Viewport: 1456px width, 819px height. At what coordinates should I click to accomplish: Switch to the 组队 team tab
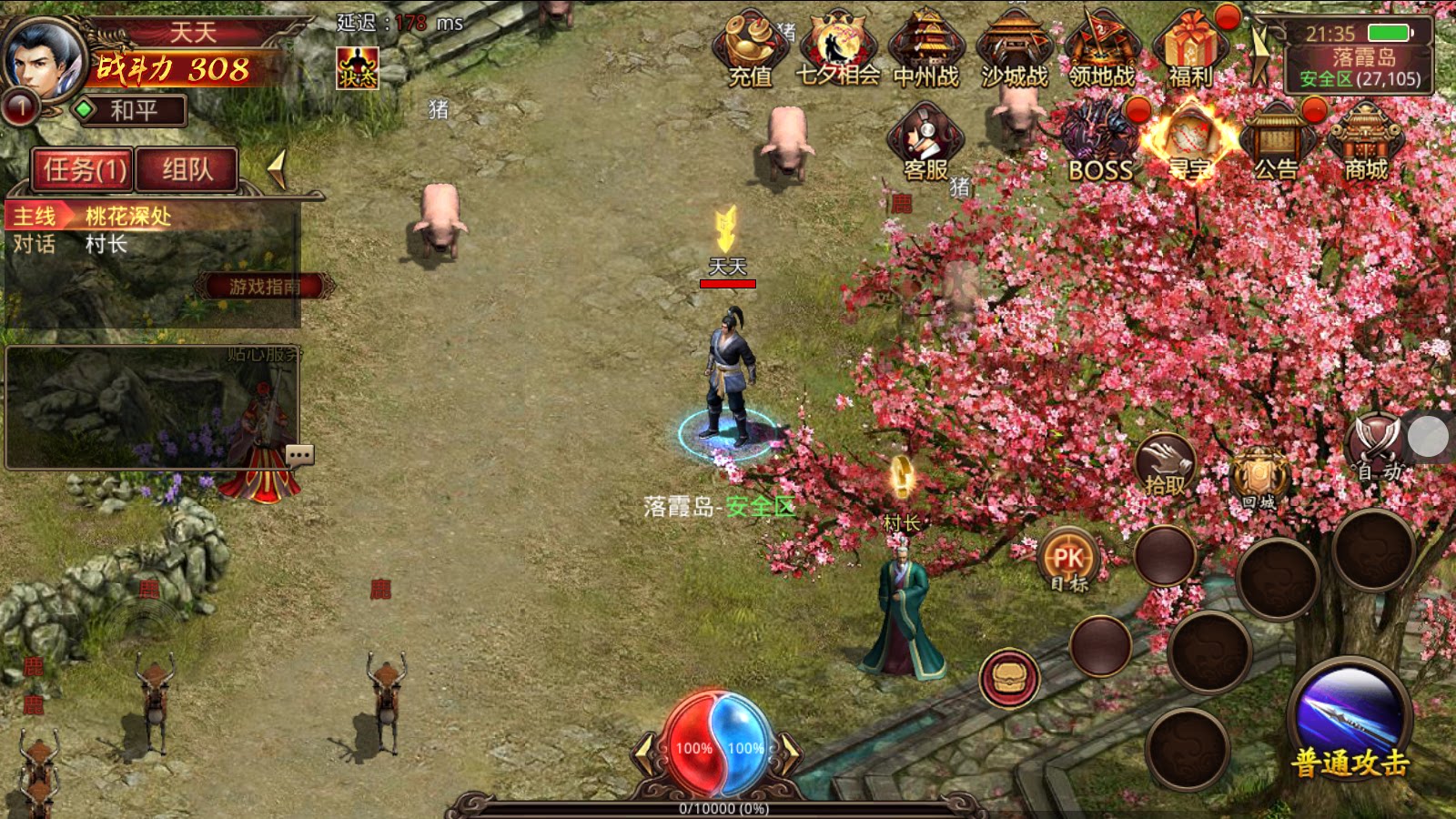[187, 170]
